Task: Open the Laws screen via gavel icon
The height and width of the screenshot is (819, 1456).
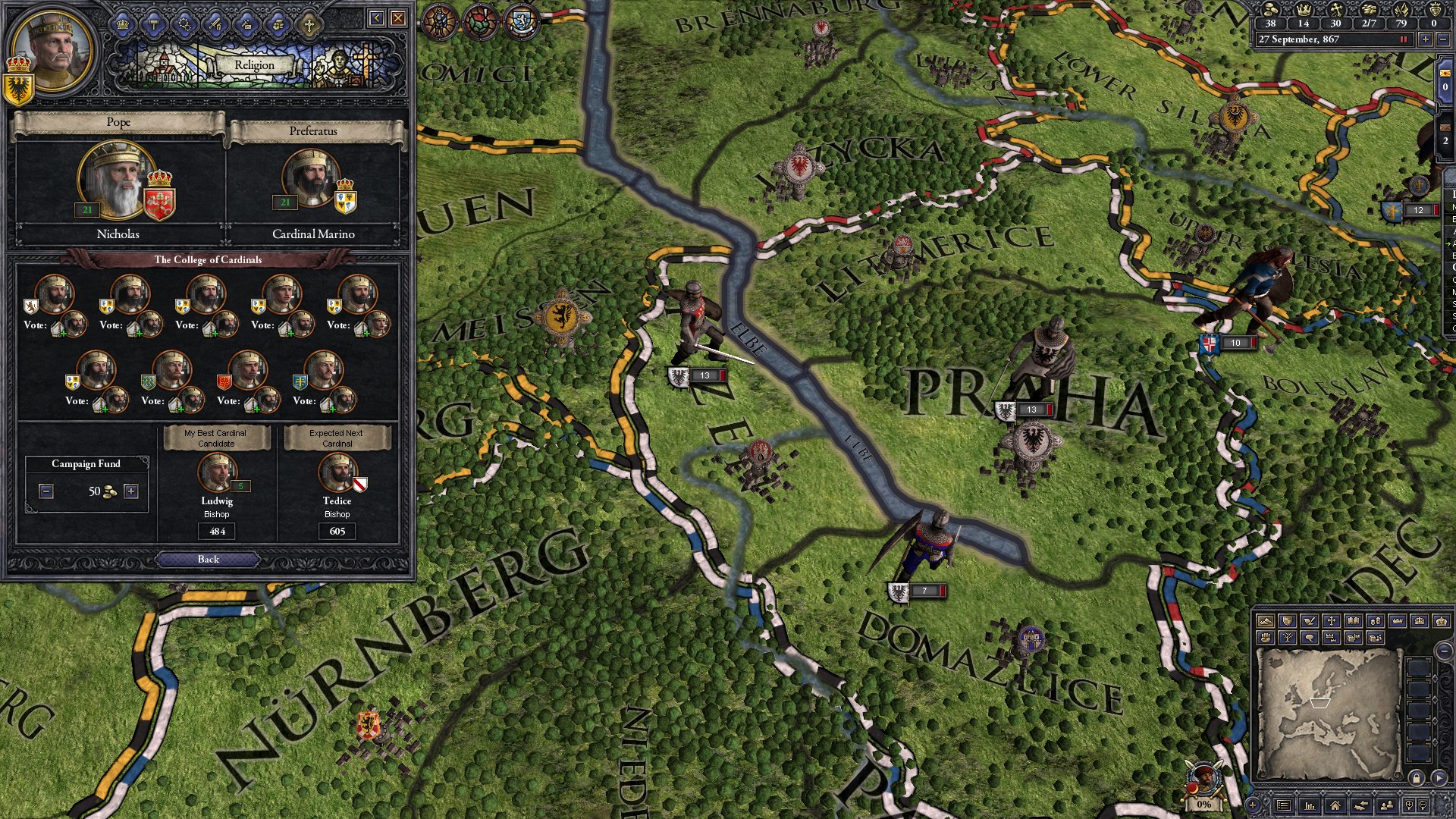Action: point(154,27)
